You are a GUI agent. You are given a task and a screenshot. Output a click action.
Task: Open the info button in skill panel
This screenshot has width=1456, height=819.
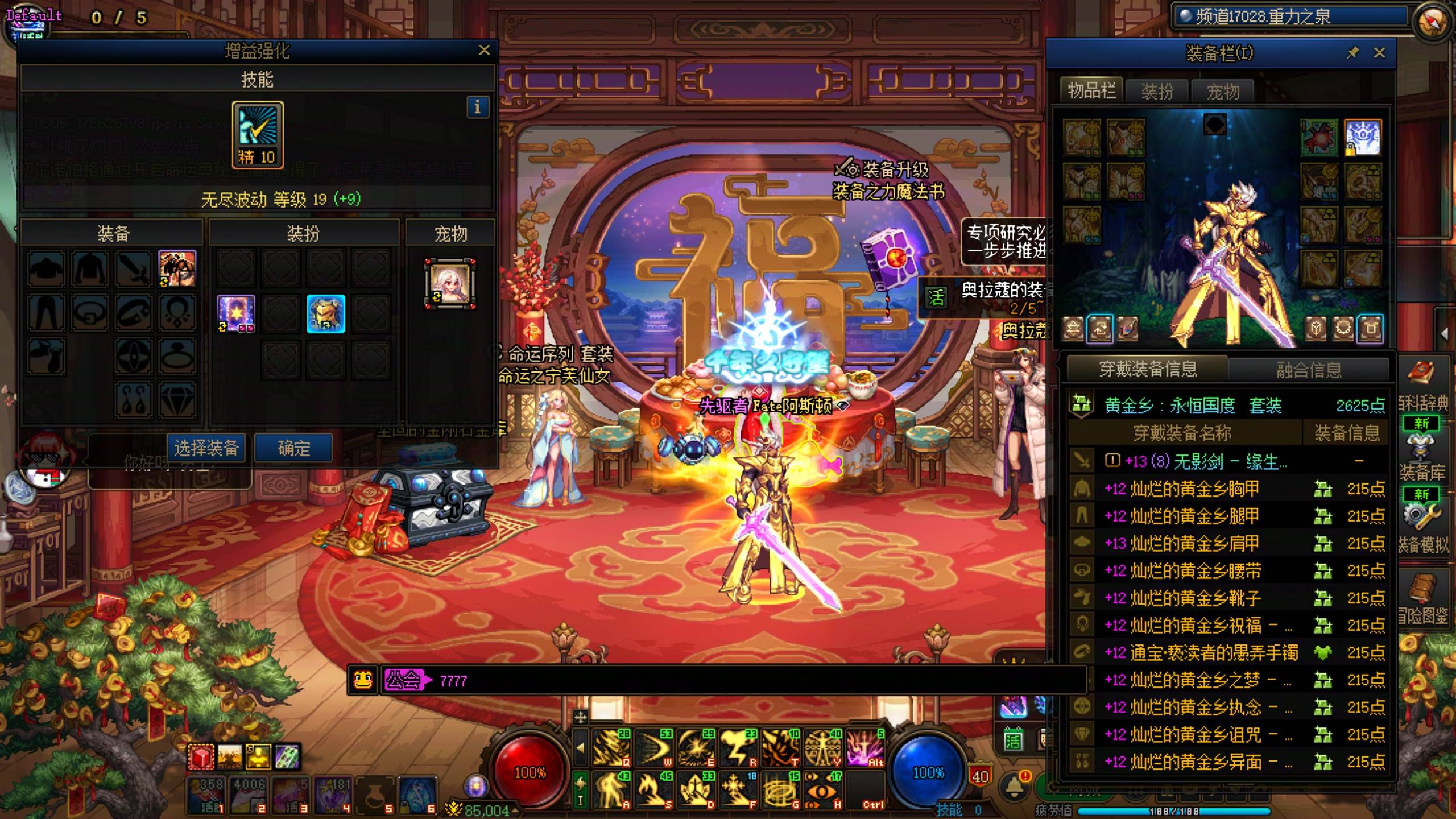click(x=477, y=107)
